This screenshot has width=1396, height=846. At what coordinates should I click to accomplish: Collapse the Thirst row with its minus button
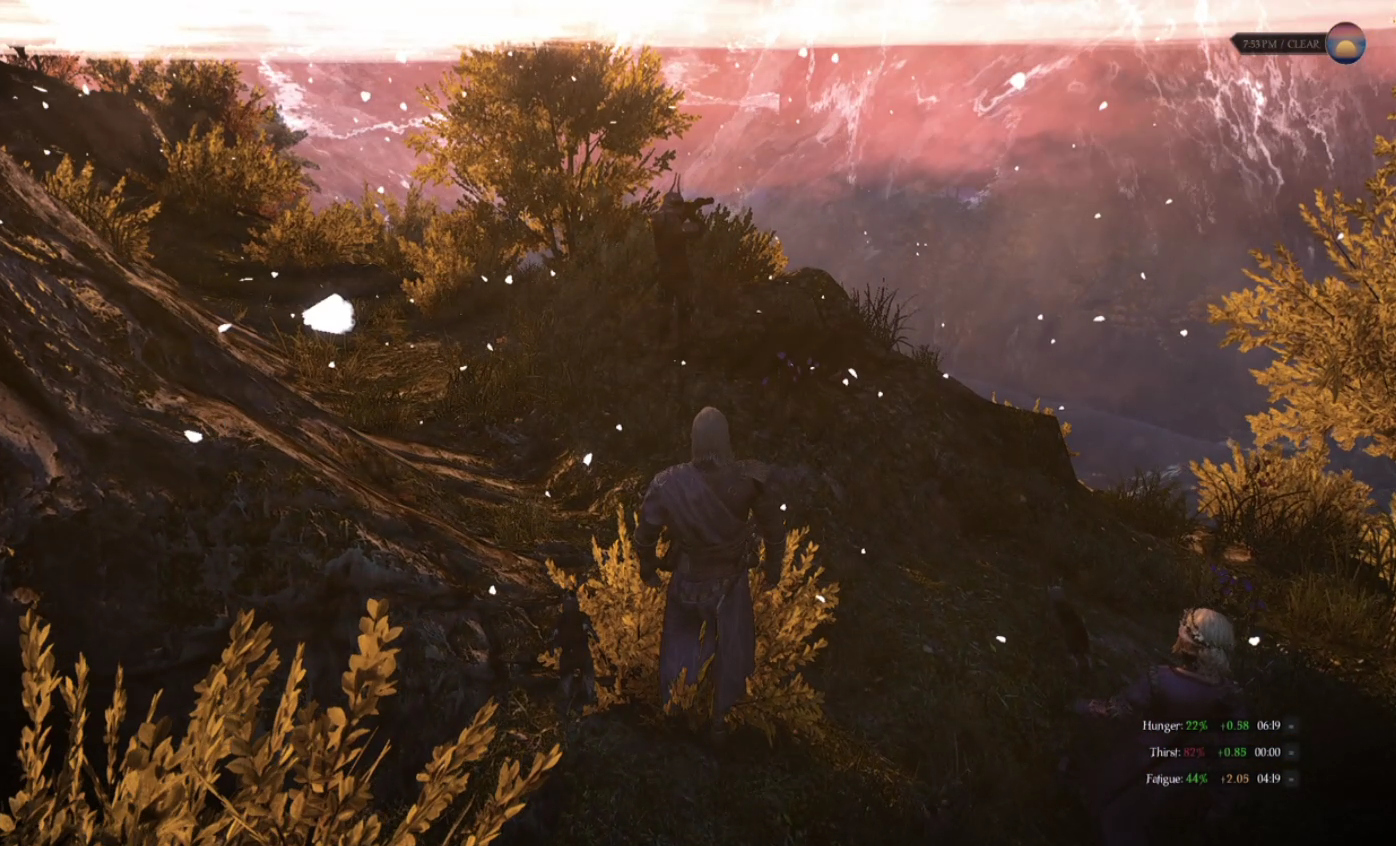point(1292,752)
